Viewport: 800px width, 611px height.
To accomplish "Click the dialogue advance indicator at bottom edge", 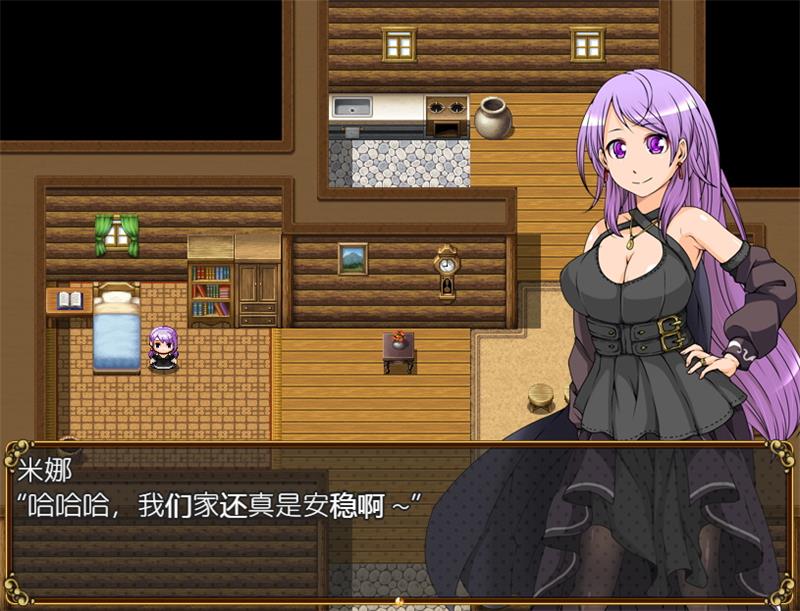I will point(399,603).
